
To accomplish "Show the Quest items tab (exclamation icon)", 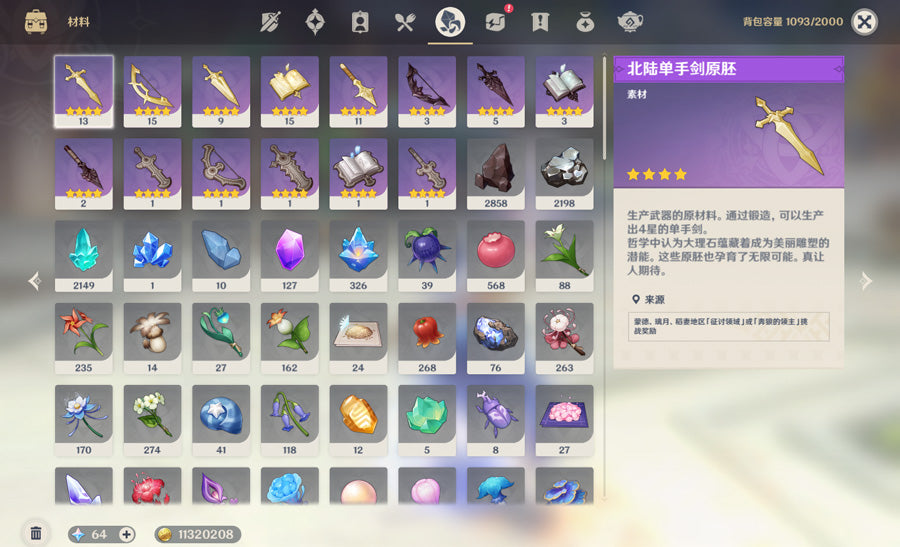I will pyautogui.click(x=540, y=22).
